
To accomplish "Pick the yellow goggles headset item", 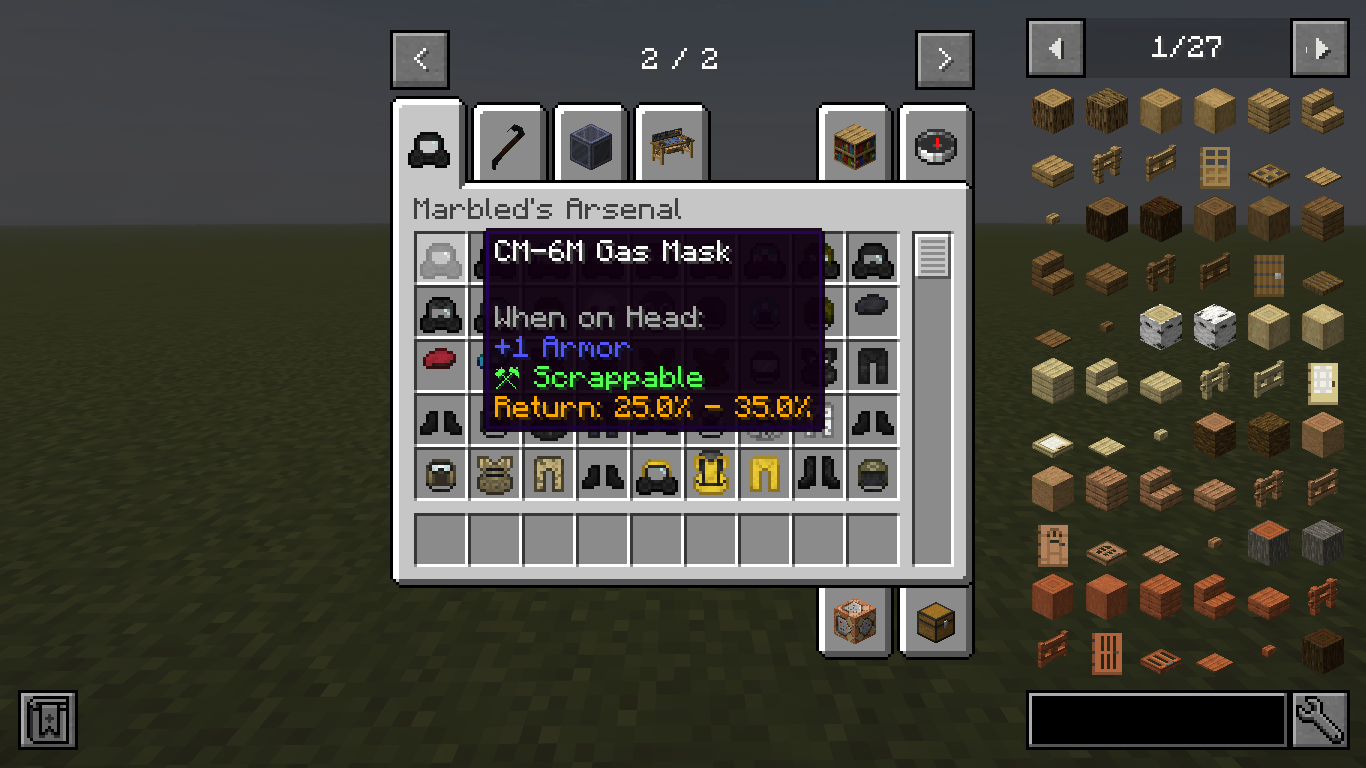I will tap(657, 474).
